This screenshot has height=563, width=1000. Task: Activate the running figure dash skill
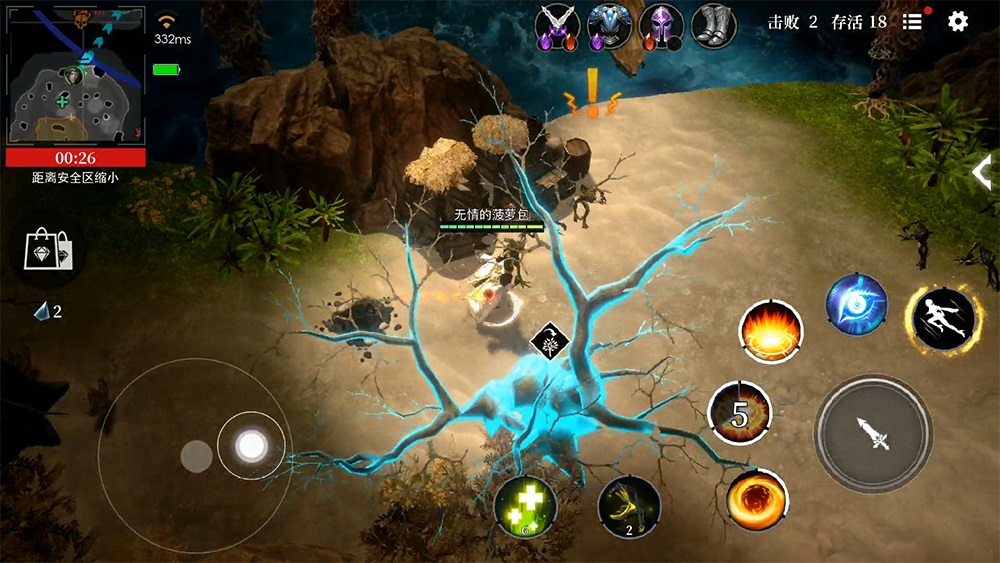click(x=943, y=319)
